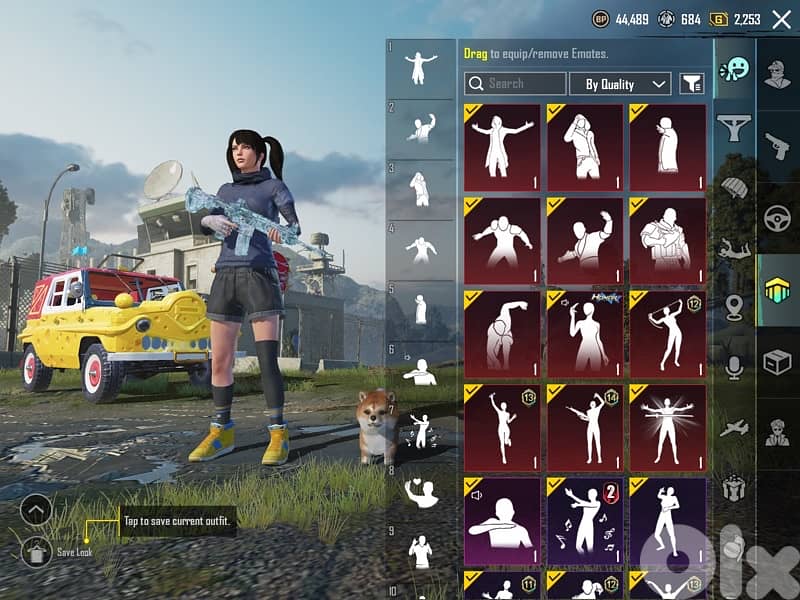Image resolution: width=800 pixels, height=600 pixels.
Task: Click the emote search field
Action: (x=515, y=84)
